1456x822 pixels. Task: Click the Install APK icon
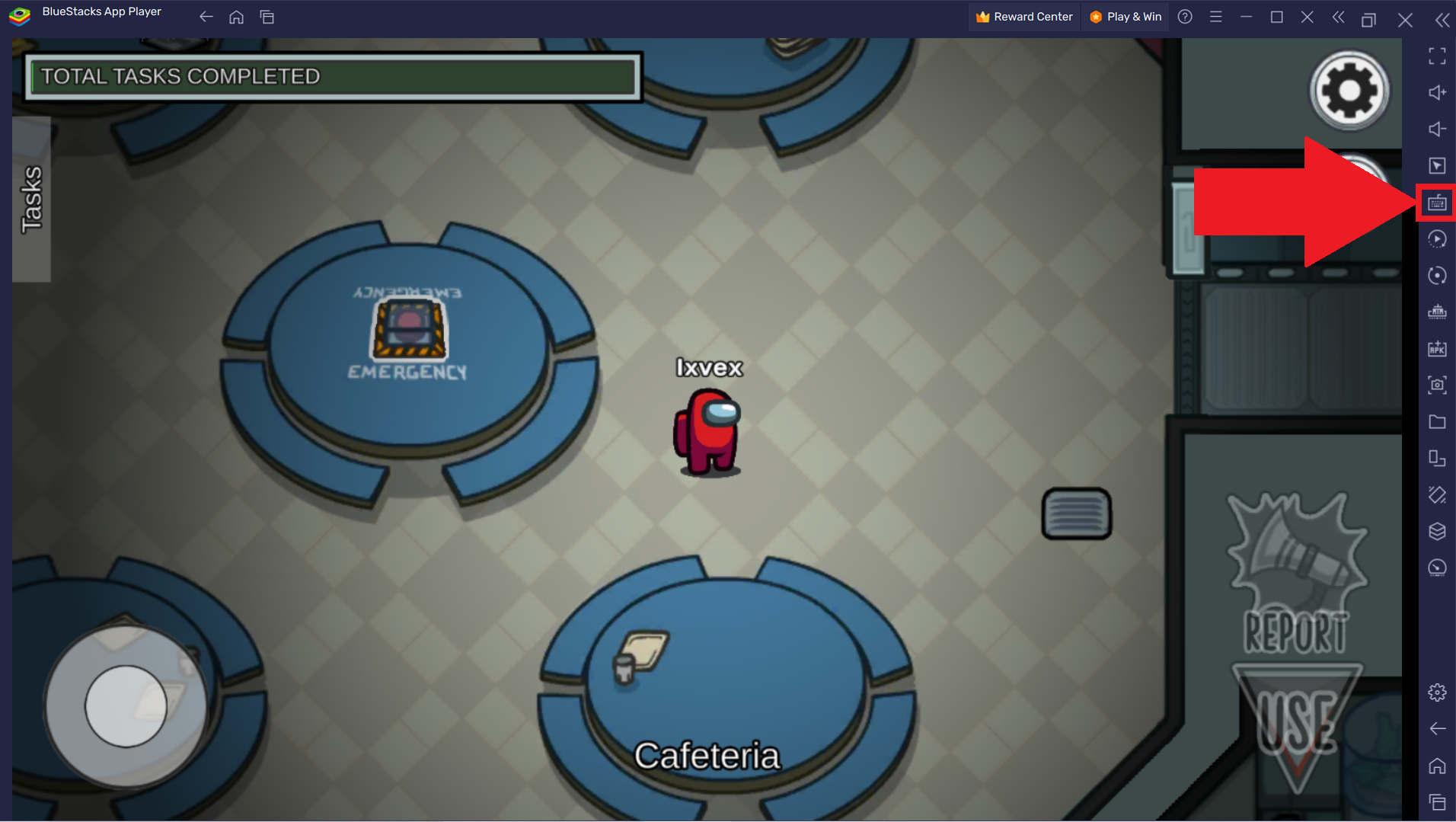(1438, 349)
